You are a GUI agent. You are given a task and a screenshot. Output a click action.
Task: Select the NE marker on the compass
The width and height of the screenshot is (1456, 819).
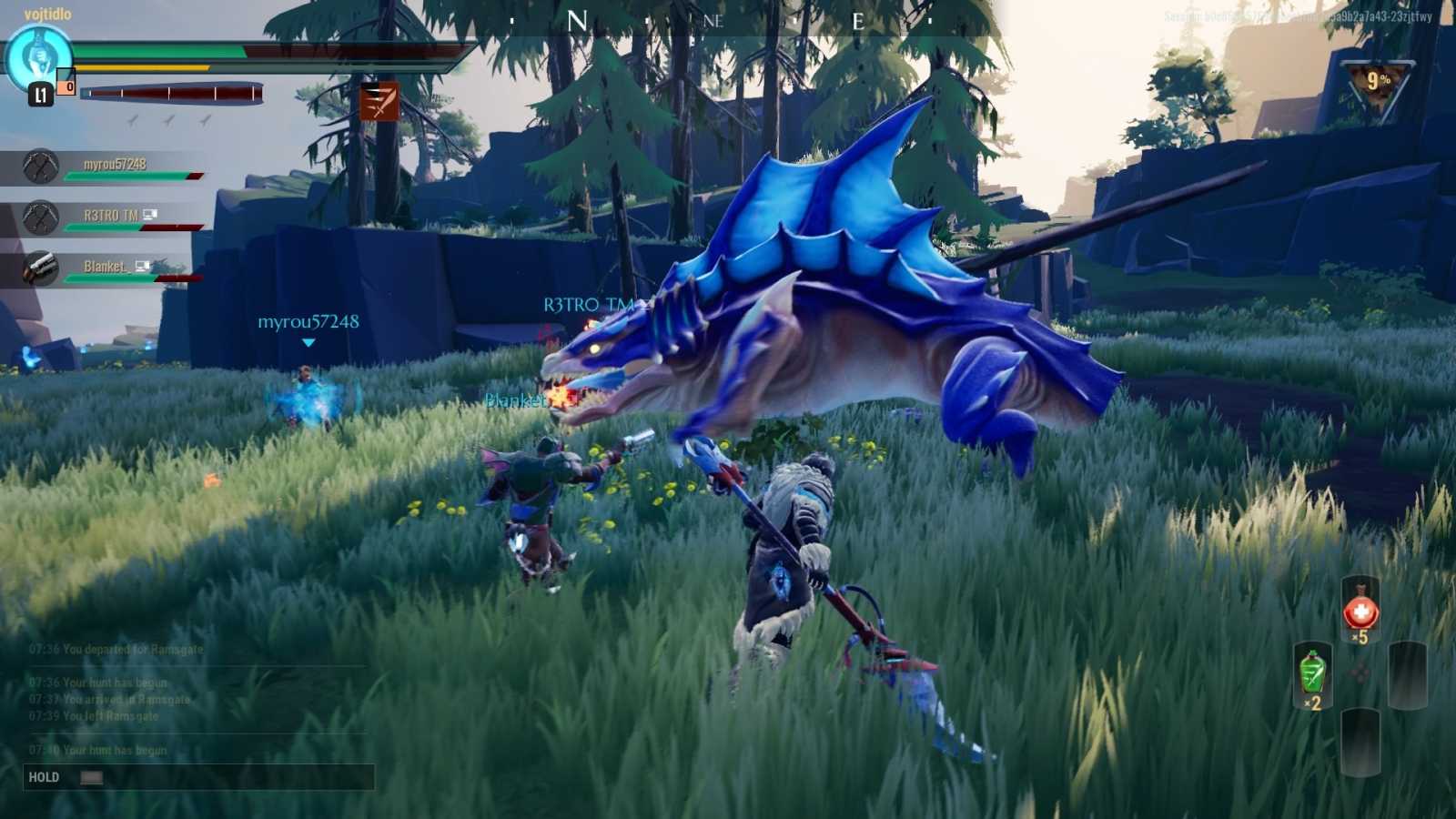pos(714,20)
